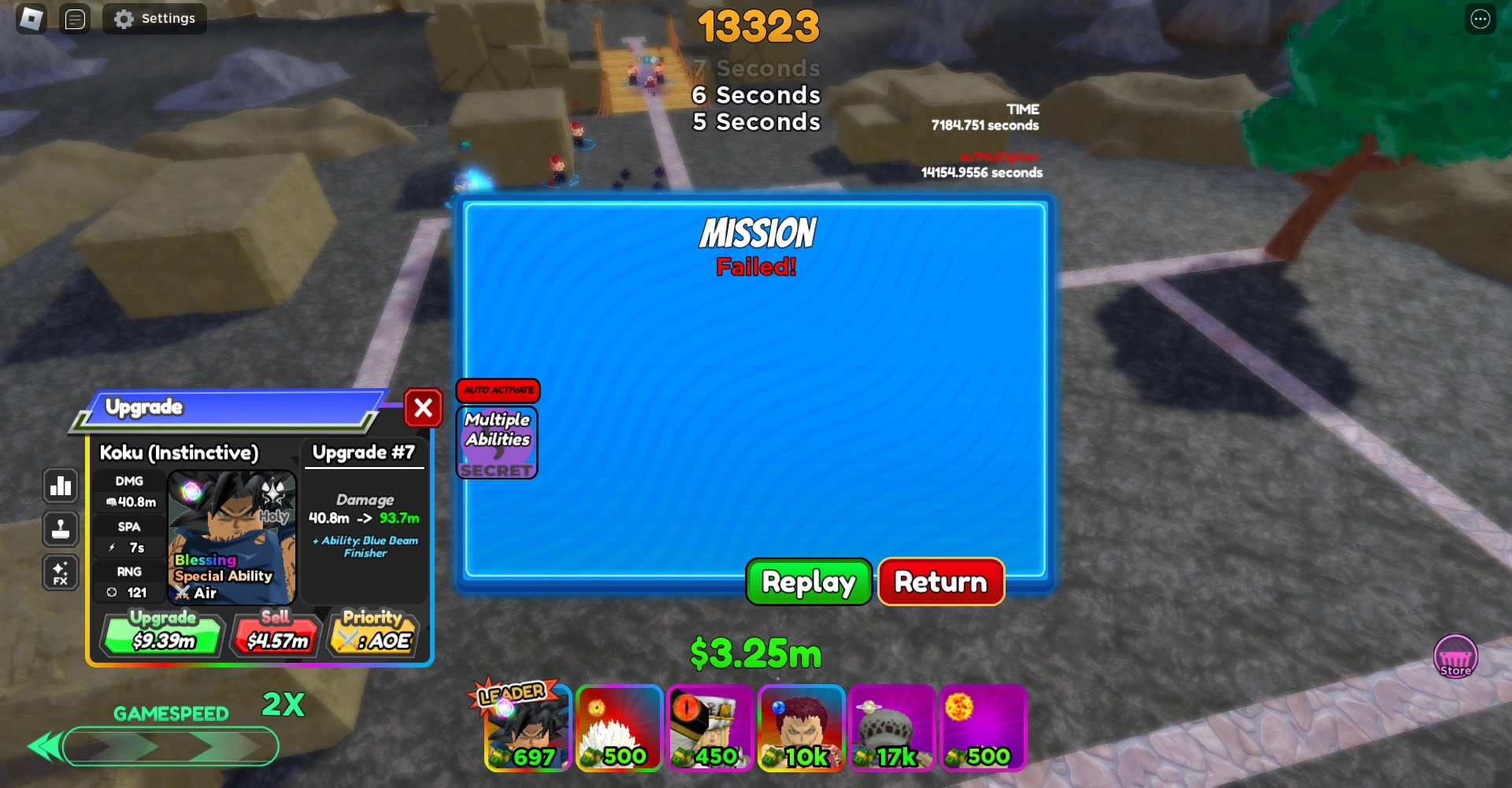1512x788 pixels.
Task: Click the Upgrade tab header on the panel
Action: [144, 407]
